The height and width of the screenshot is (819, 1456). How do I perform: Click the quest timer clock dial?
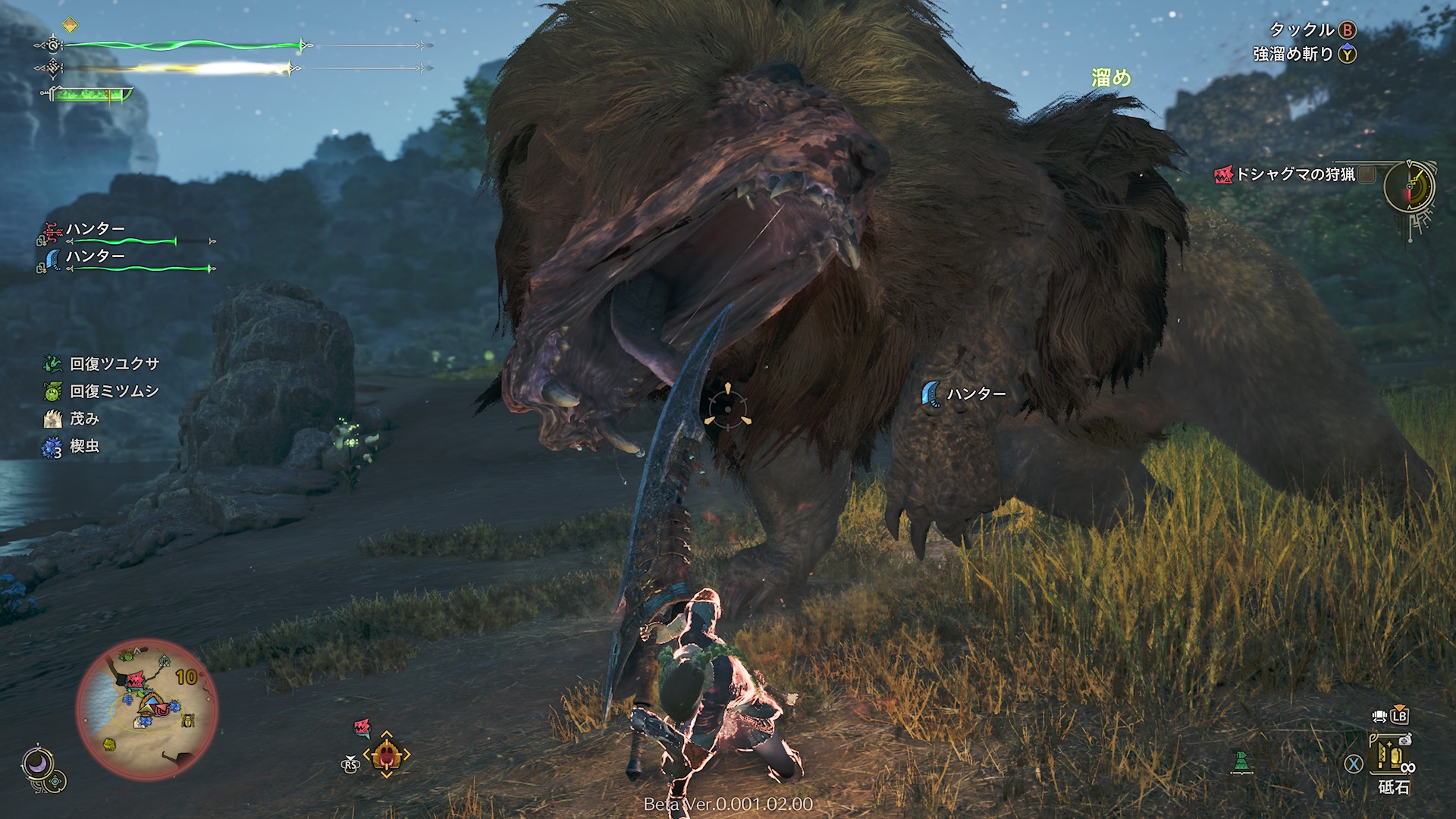[1409, 187]
